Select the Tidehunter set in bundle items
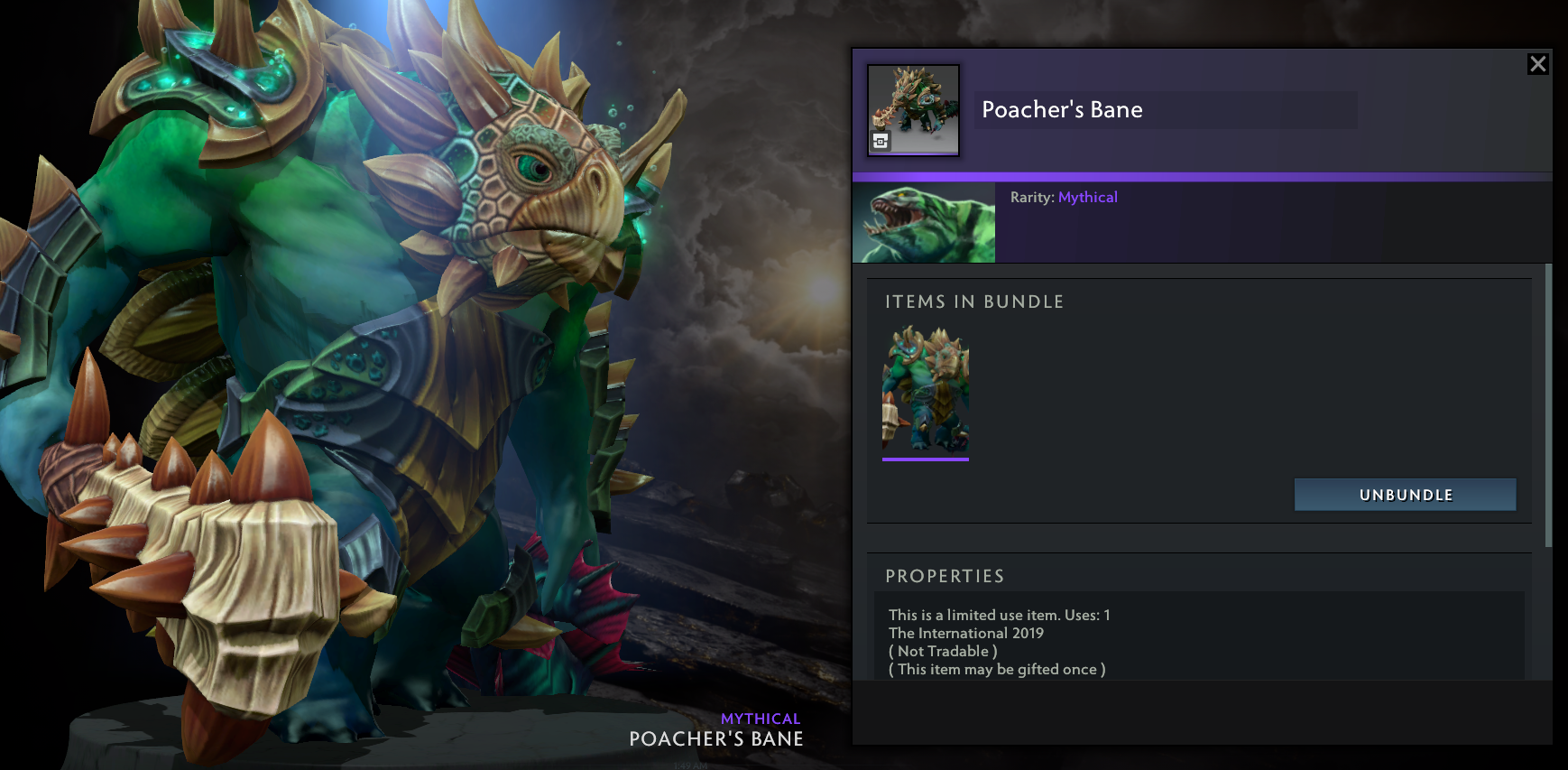Image resolution: width=1568 pixels, height=770 pixels. [x=926, y=391]
